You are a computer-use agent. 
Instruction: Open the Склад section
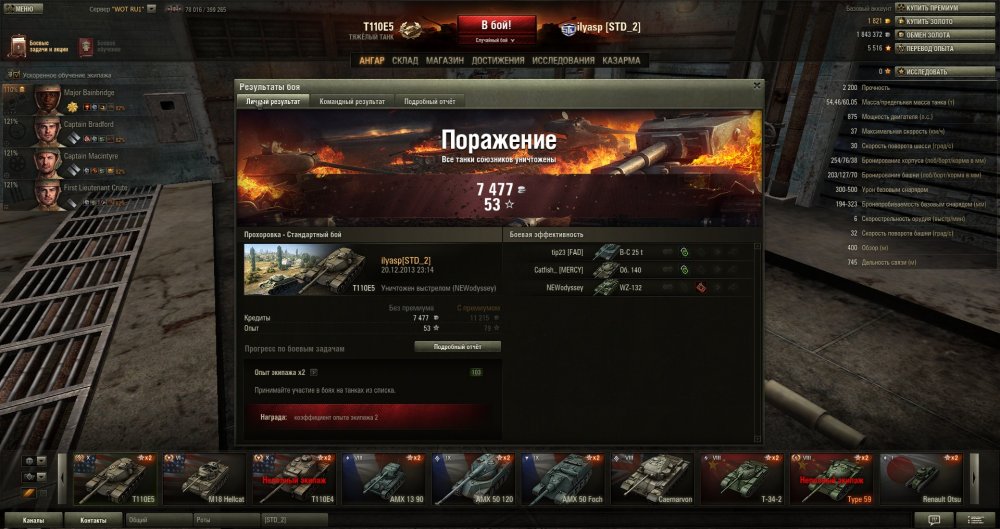pyautogui.click(x=405, y=60)
